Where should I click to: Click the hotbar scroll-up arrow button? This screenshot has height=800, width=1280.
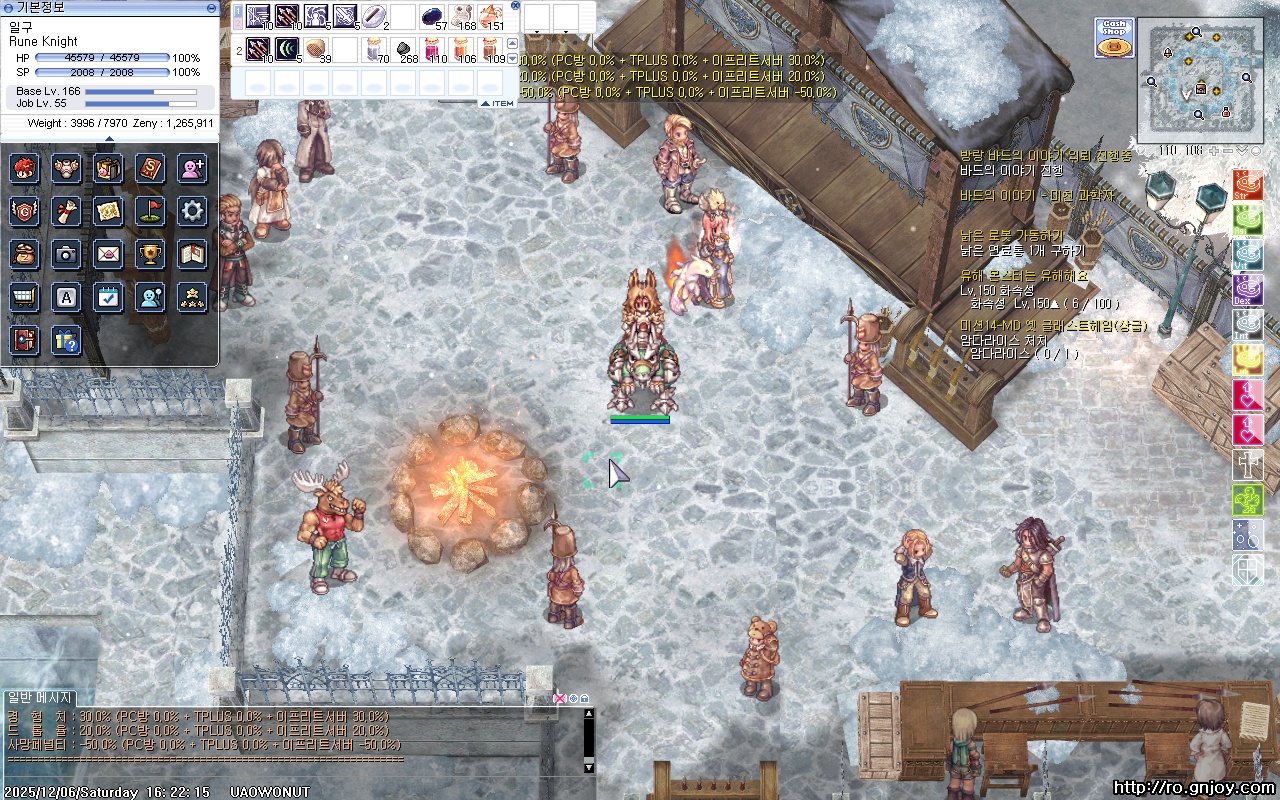pyautogui.click(x=513, y=43)
